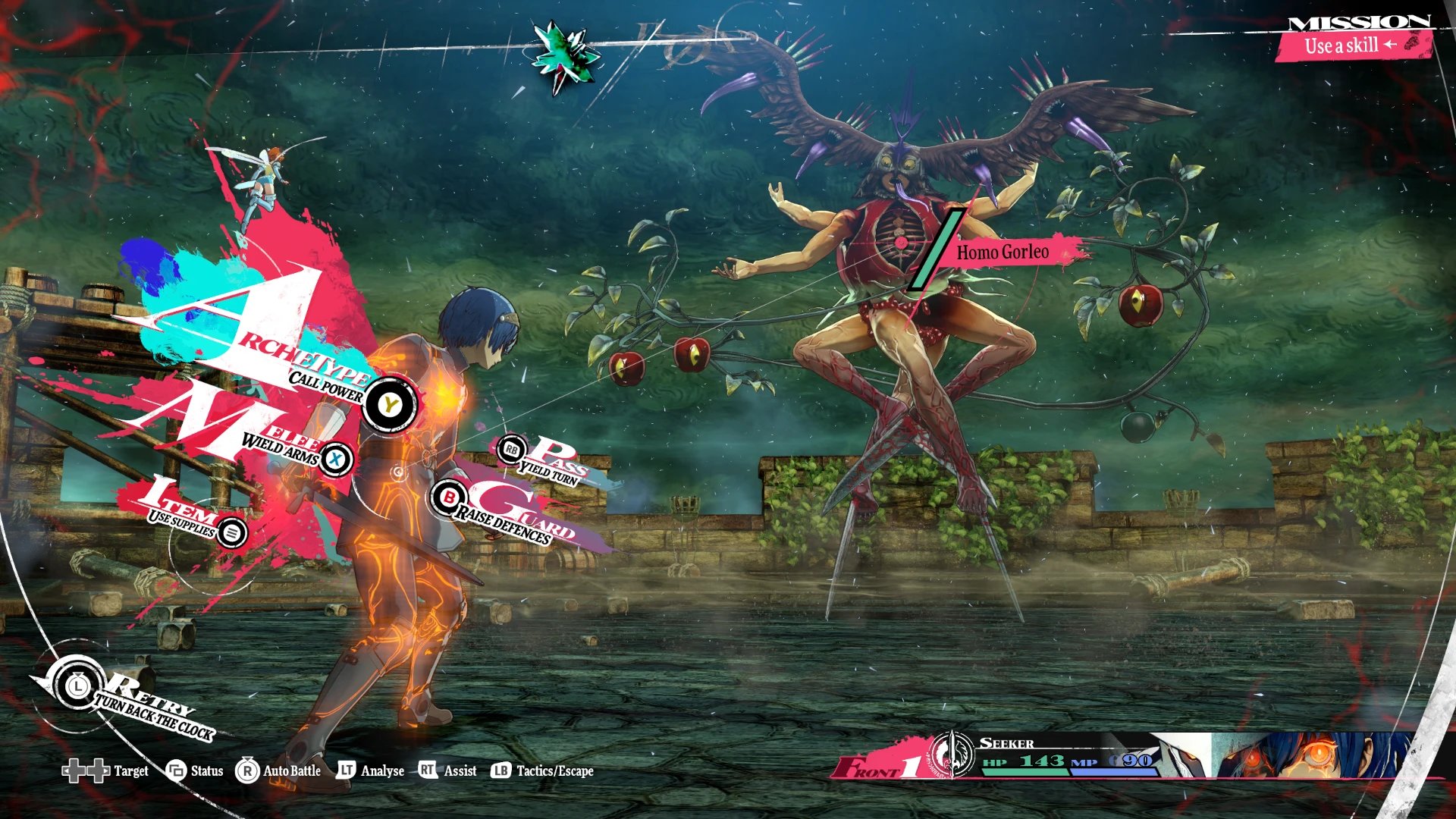The width and height of the screenshot is (1456, 819).
Task: Target the Homo Gorleo enemy label
Action: [1003, 253]
